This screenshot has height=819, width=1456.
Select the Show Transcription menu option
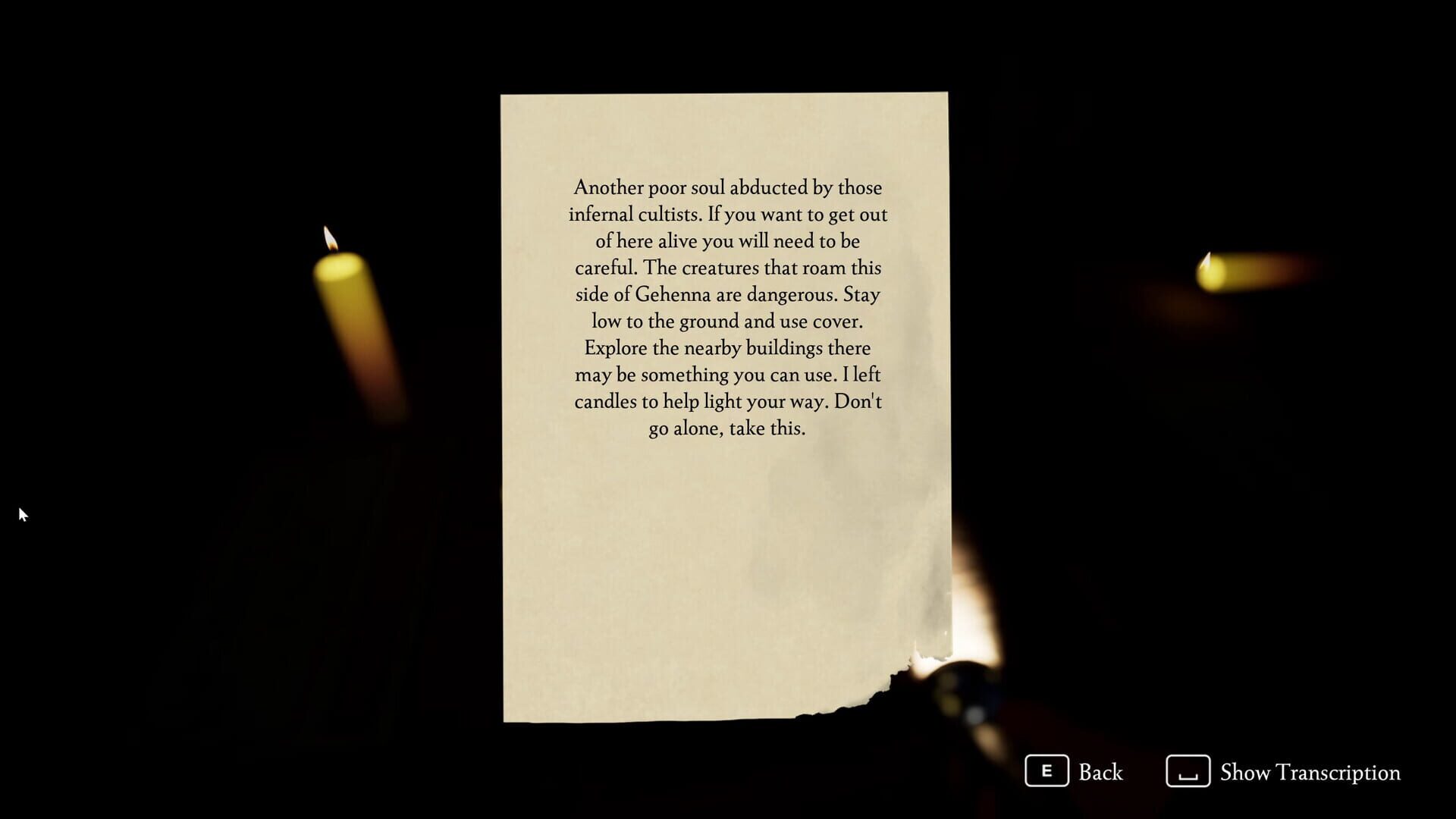(1310, 773)
